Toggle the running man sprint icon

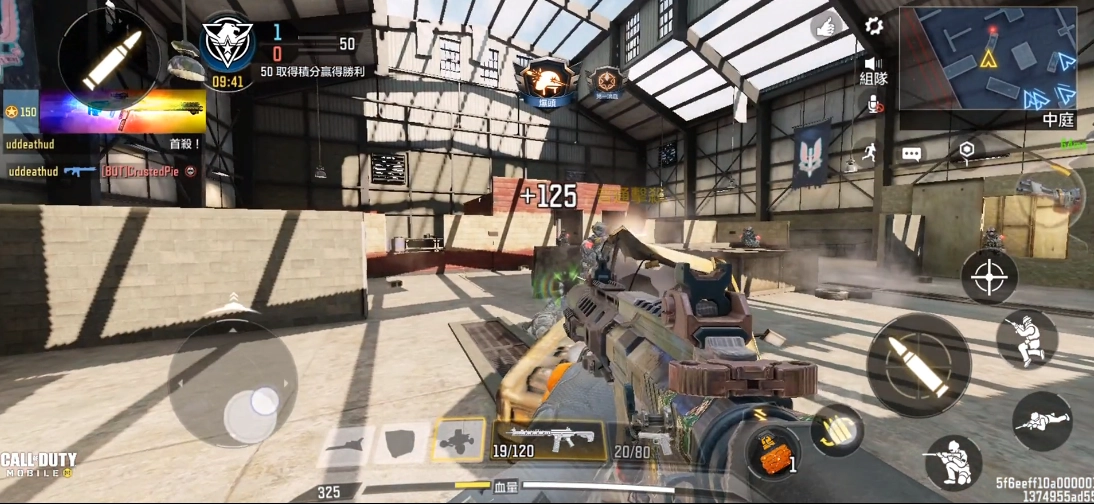[x=868, y=153]
